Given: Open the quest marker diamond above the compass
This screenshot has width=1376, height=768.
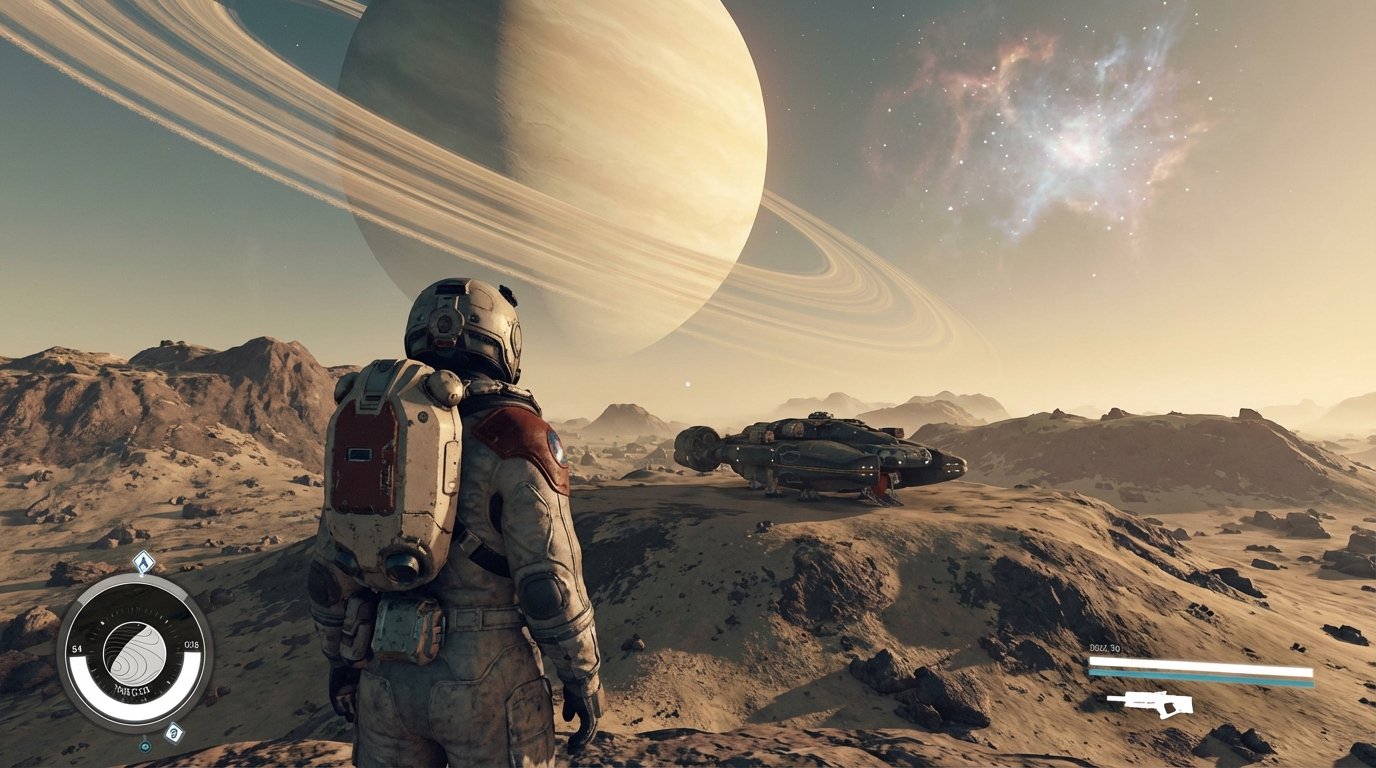Looking at the screenshot, I should [x=142, y=562].
